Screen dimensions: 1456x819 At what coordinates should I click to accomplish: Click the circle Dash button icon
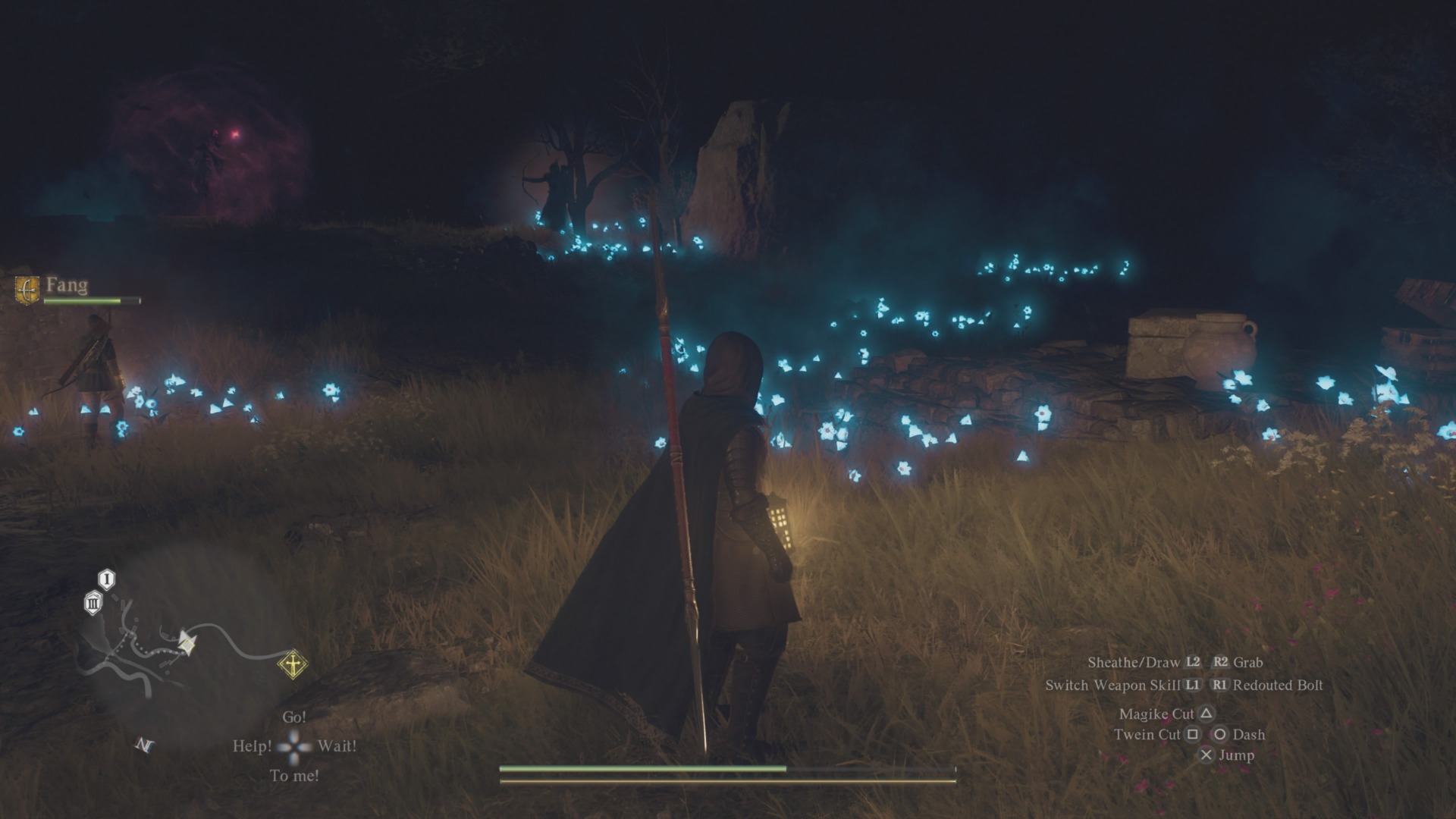pyautogui.click(x=1222, y=734)
